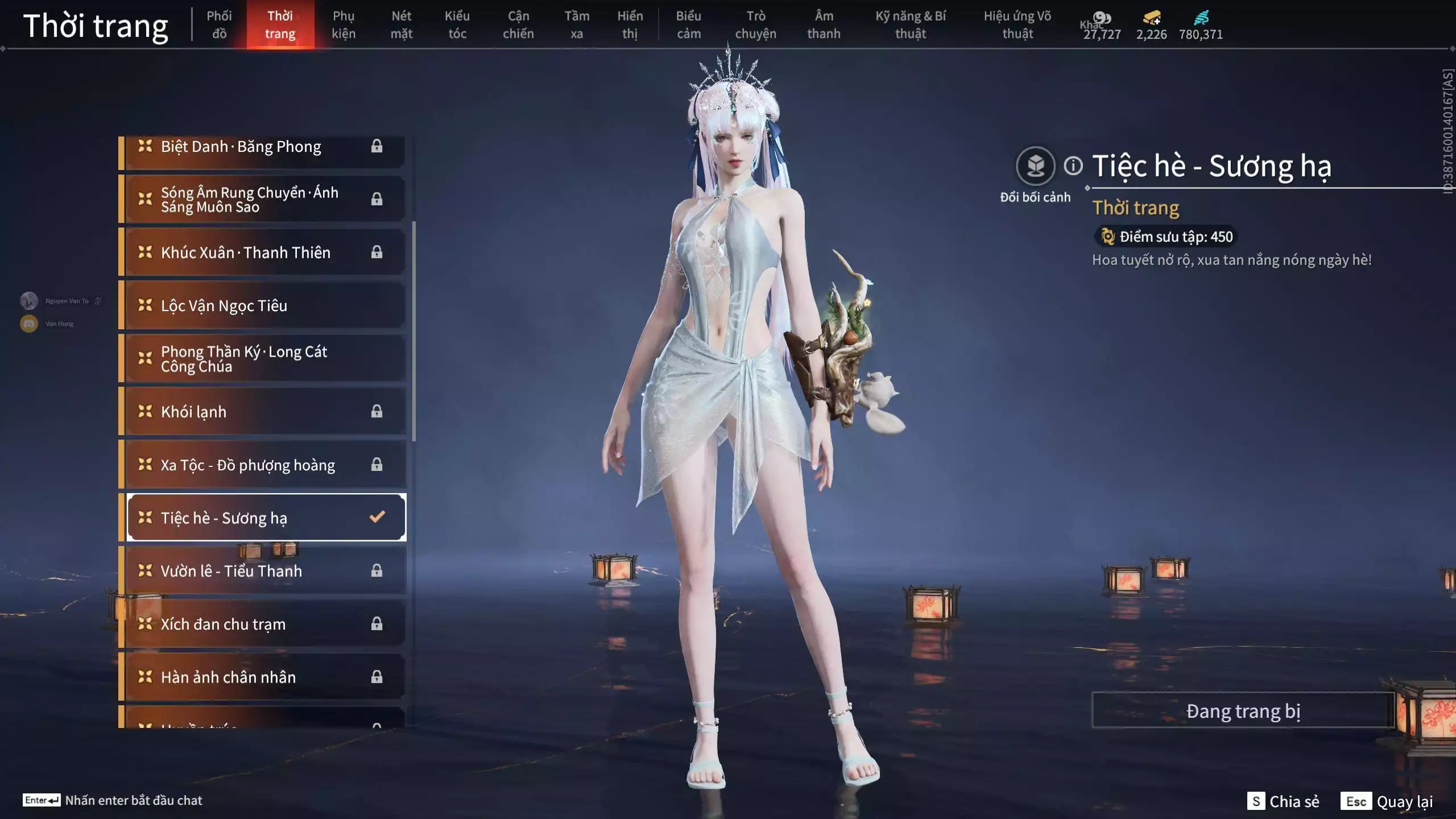The width and height of the screenshot is (1456, 819).
Task: Click the info icon next to Tiệc hè - Sương hạ
Action: (x=1073, y=166)
